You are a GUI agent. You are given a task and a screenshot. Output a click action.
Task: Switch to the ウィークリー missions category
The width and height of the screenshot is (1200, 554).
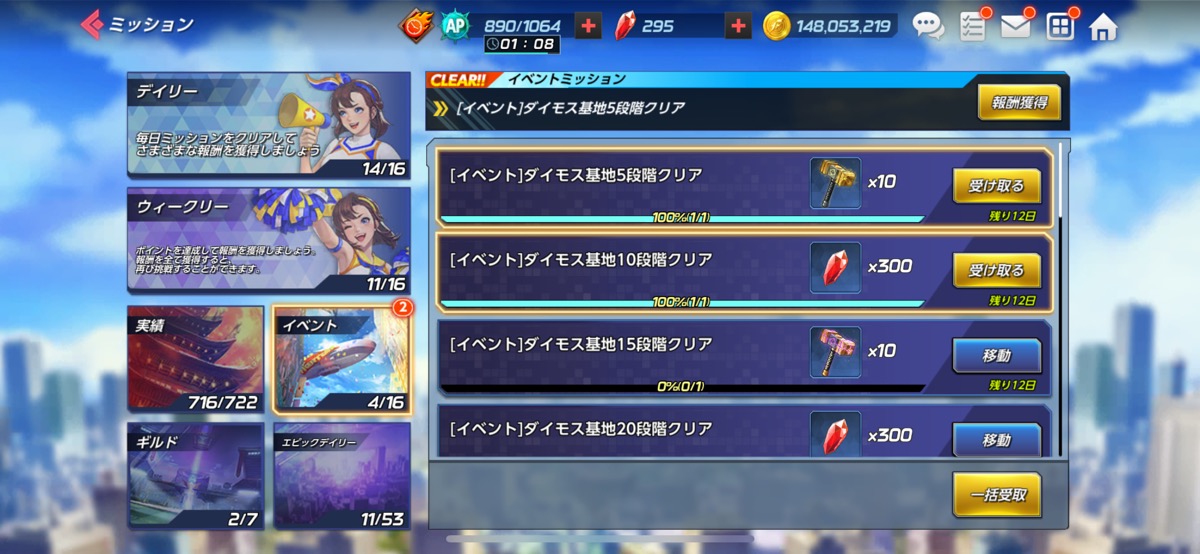[268, 240]
